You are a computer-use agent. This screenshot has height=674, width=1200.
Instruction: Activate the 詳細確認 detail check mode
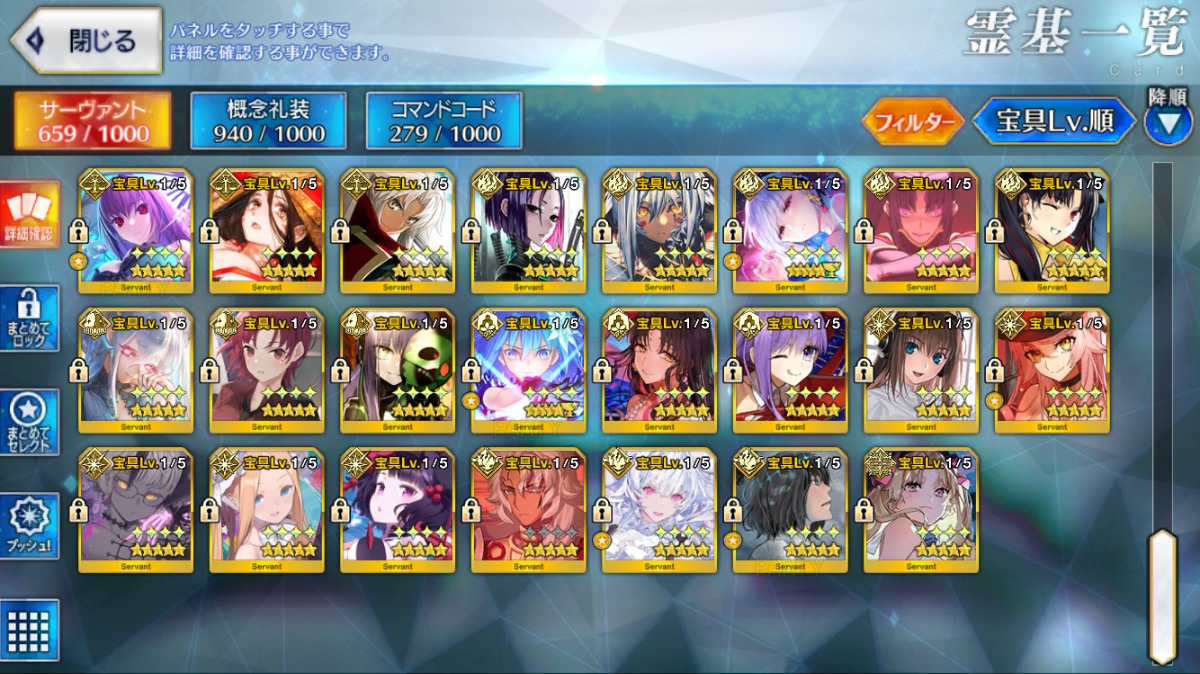point(30,215)
